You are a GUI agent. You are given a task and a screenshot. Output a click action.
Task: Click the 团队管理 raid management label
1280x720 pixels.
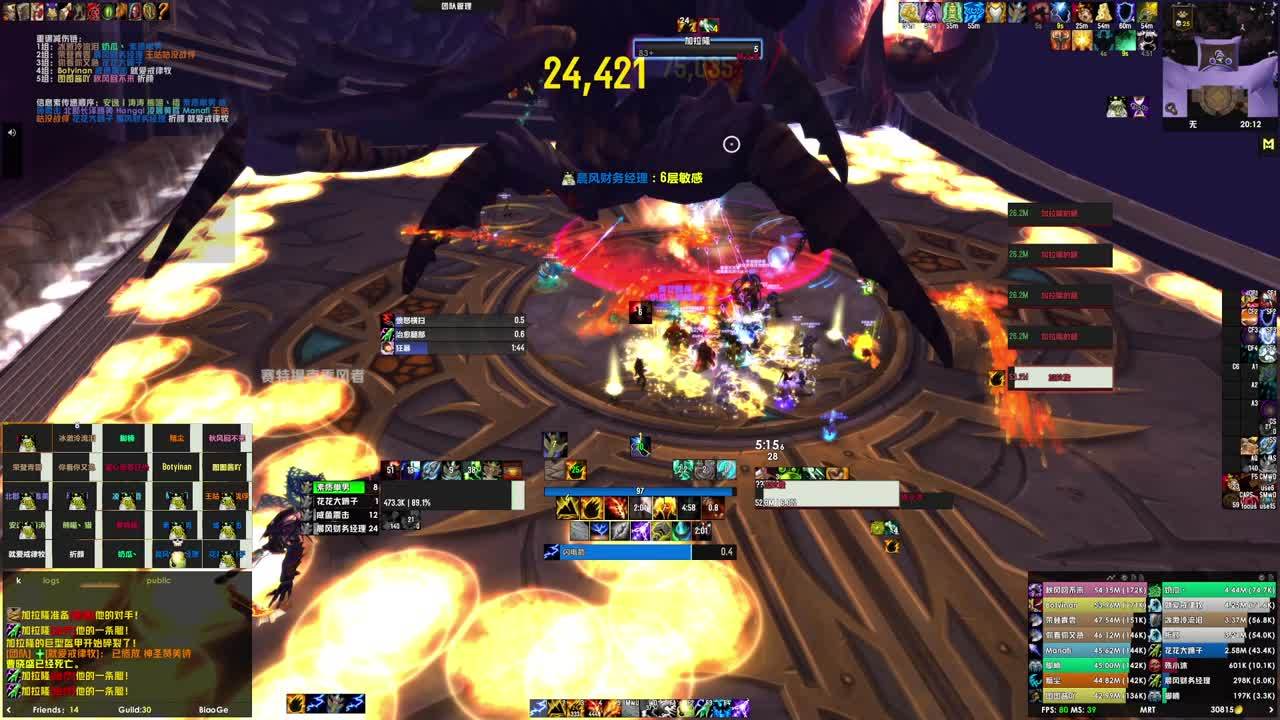click(456, 6)
